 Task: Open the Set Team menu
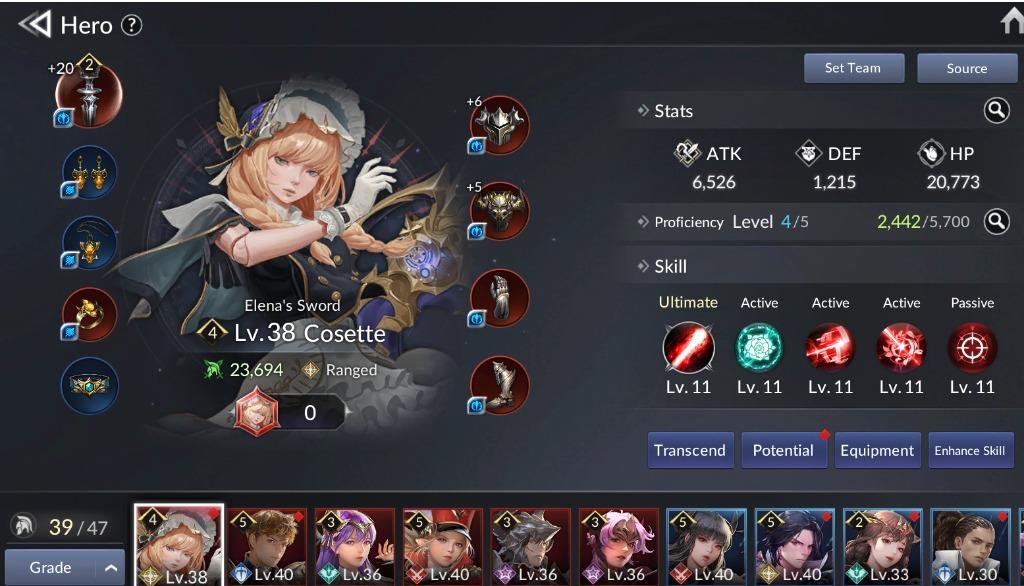(853, 68)
